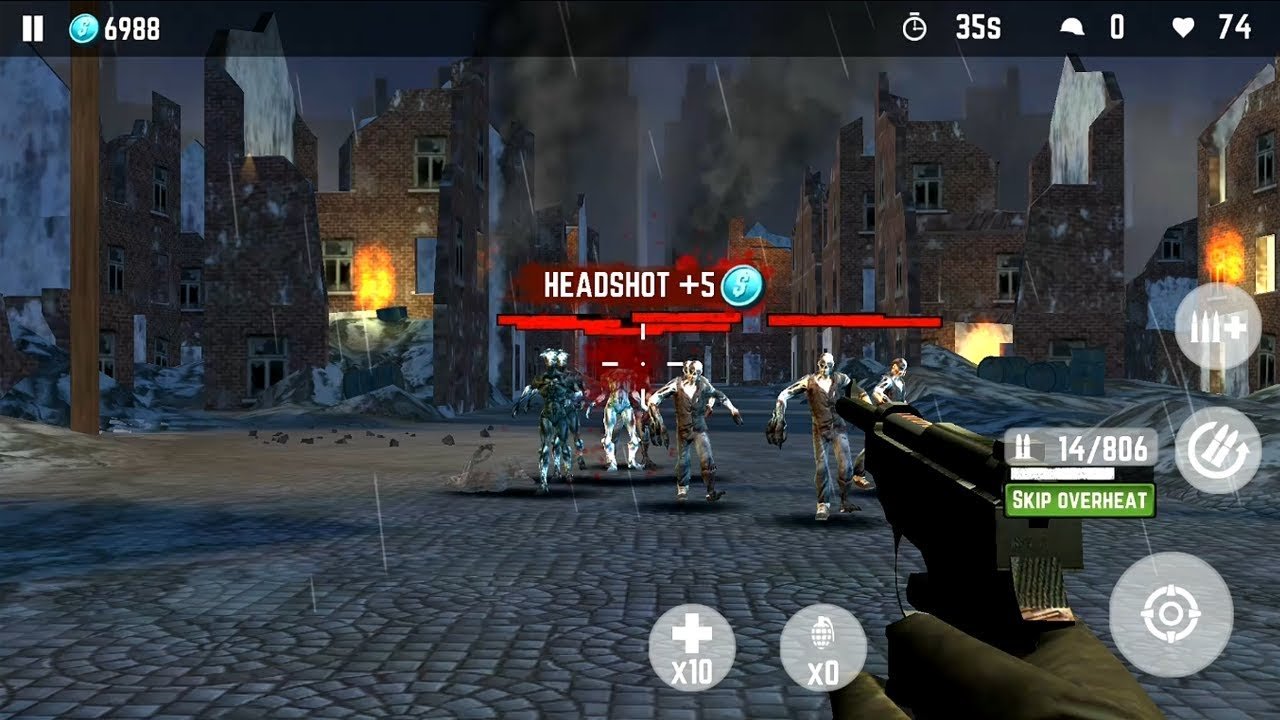1280x720 pixels.
Task: Tap the Skip Overheat button
Action: pyautogui.click(x=1079, y=500)
